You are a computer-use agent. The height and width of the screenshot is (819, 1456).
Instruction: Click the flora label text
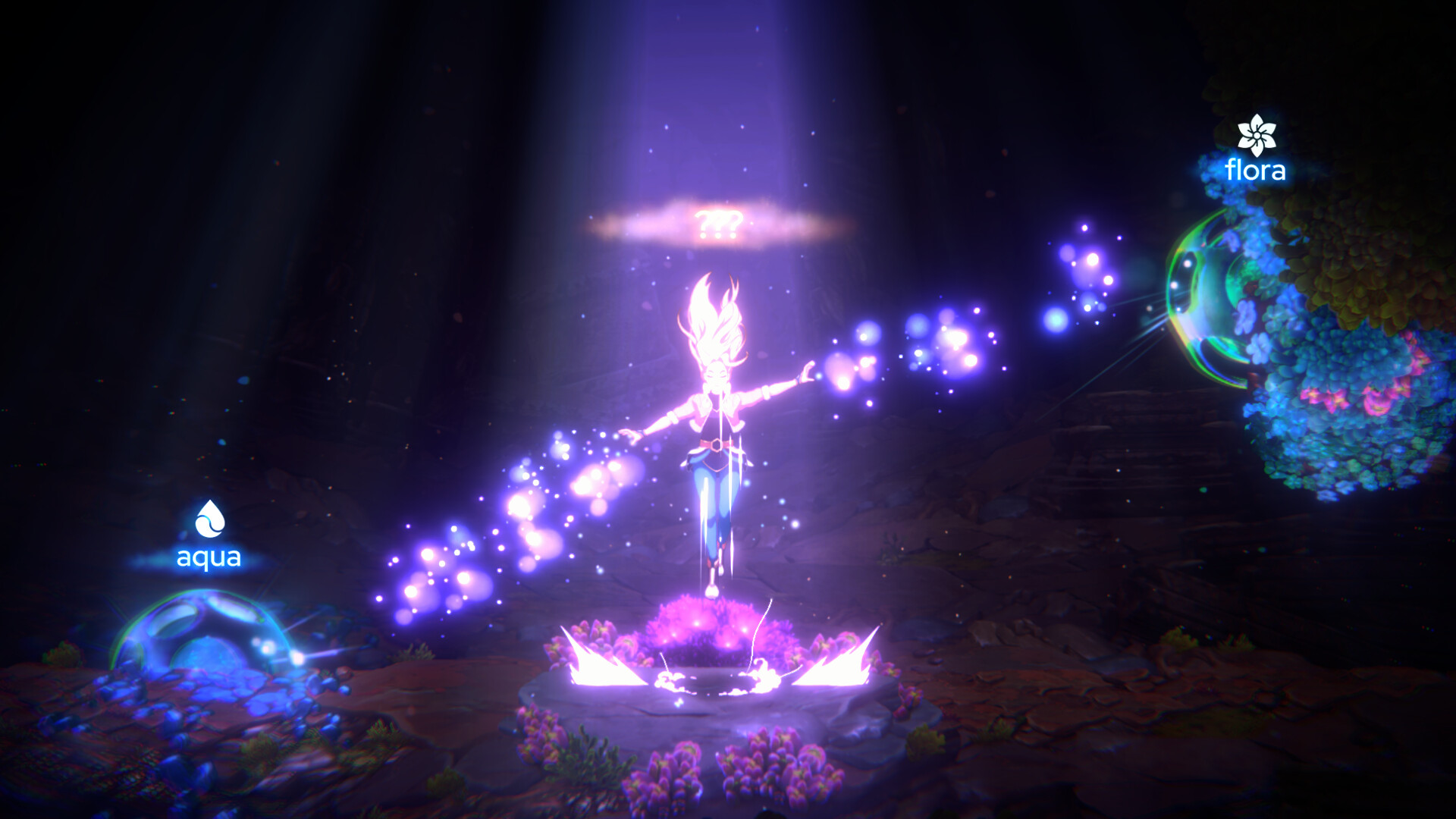pos(1255,171)
